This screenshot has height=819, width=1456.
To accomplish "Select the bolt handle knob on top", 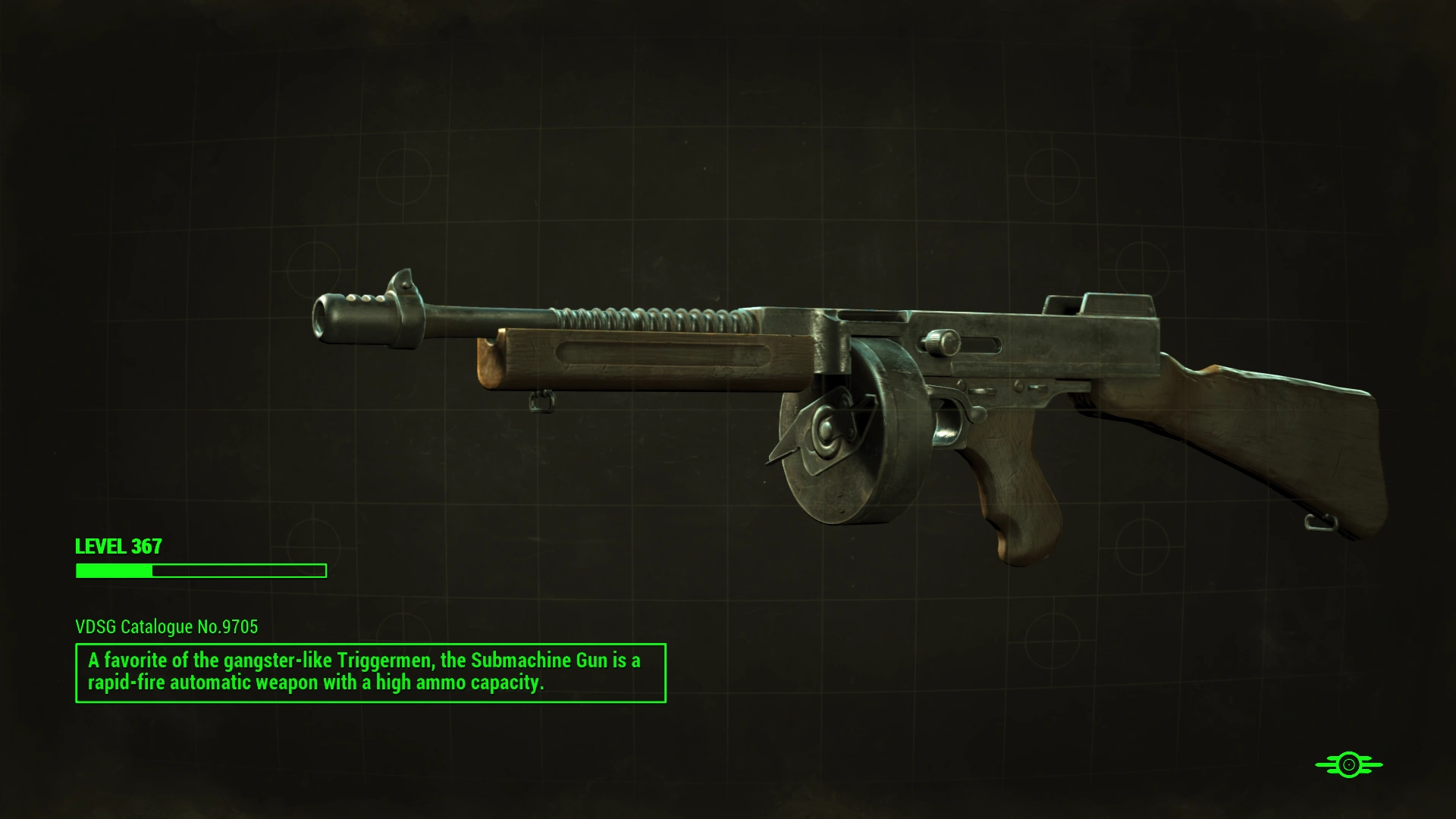I will tap(939, 345).
